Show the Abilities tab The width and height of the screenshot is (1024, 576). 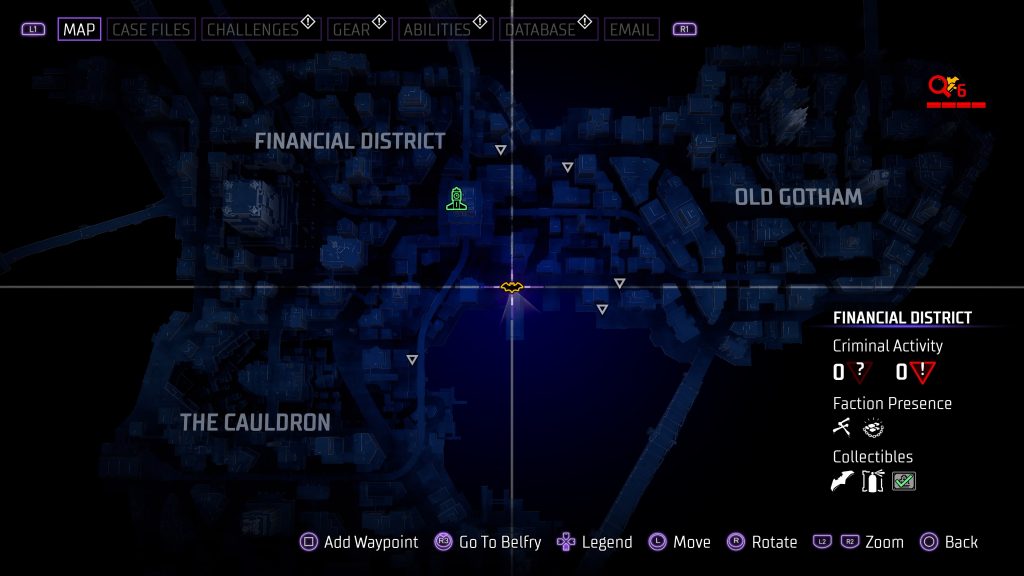[x=436, y=29]
